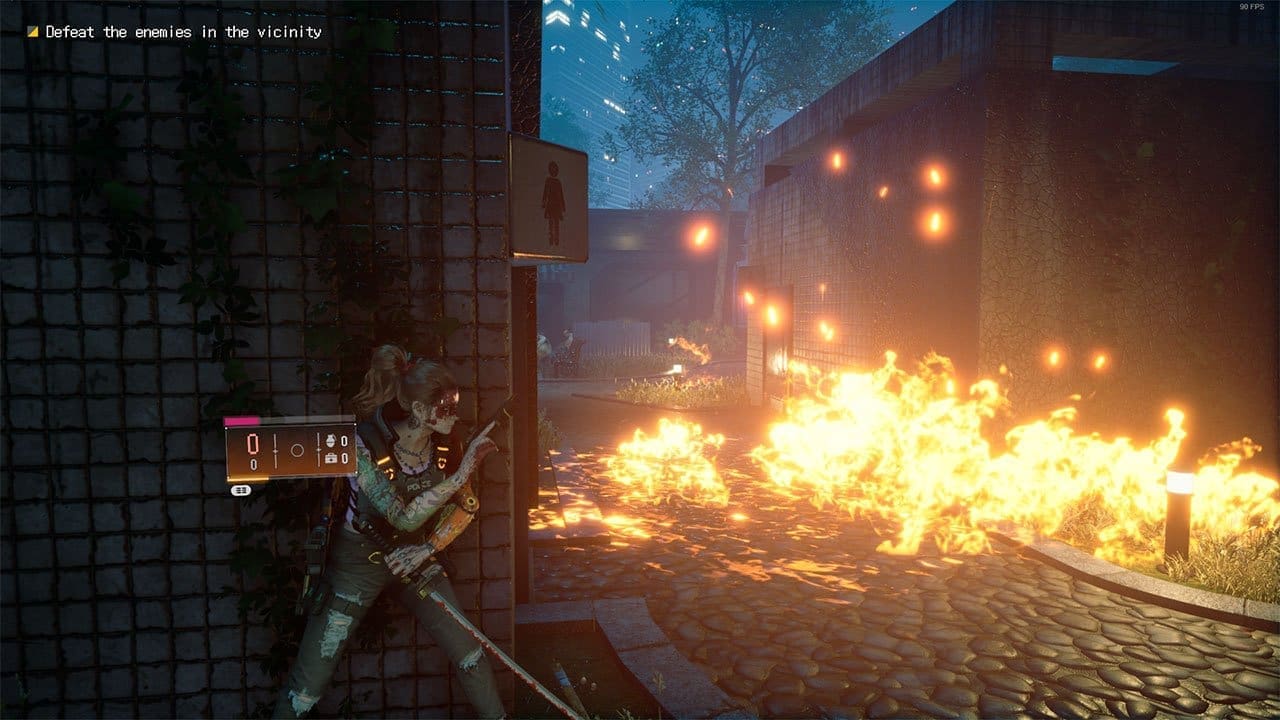
Task: Toggle the grenade count indicator
Action: click(344, 441)
